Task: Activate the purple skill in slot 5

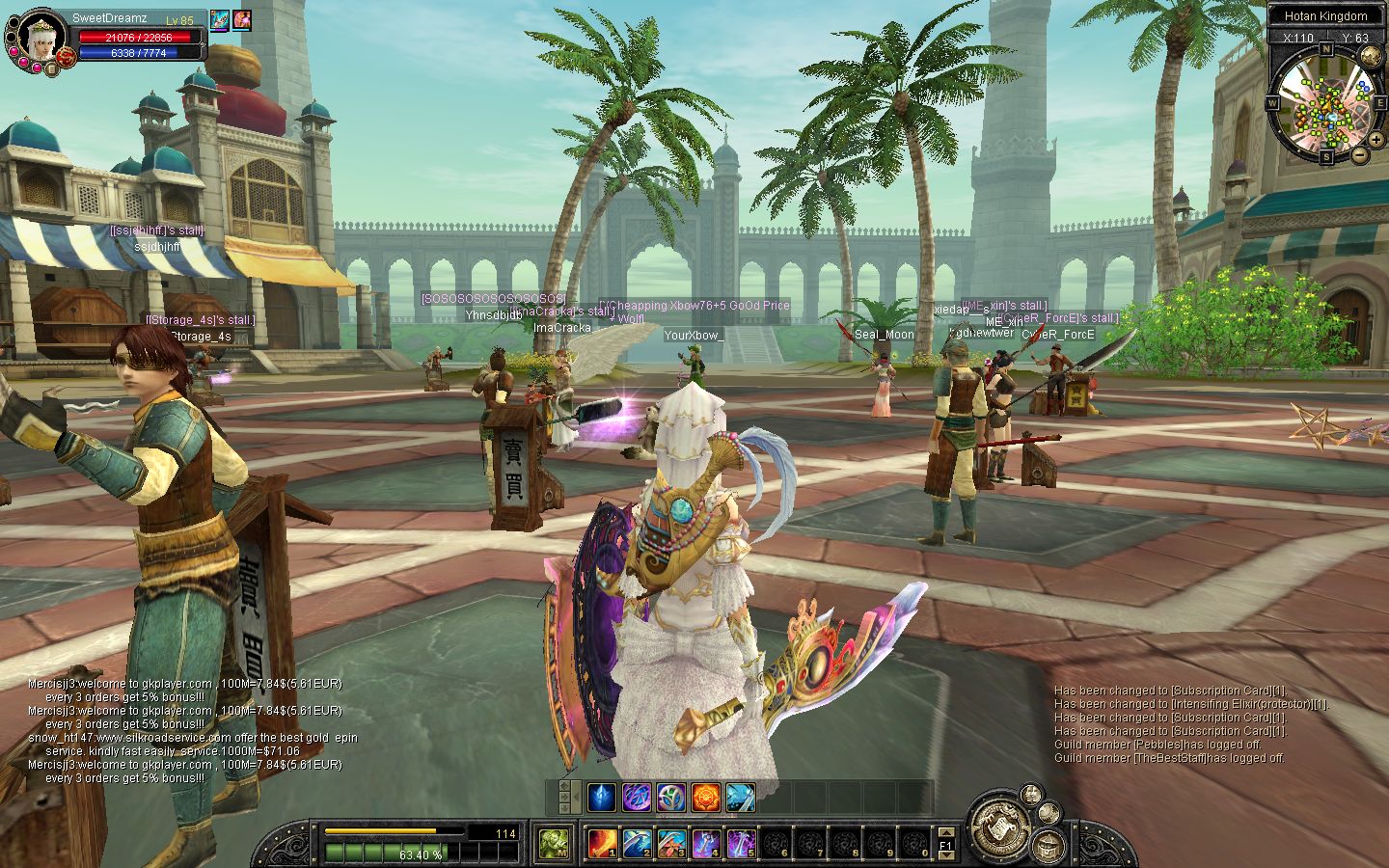Action: point(740,844)
